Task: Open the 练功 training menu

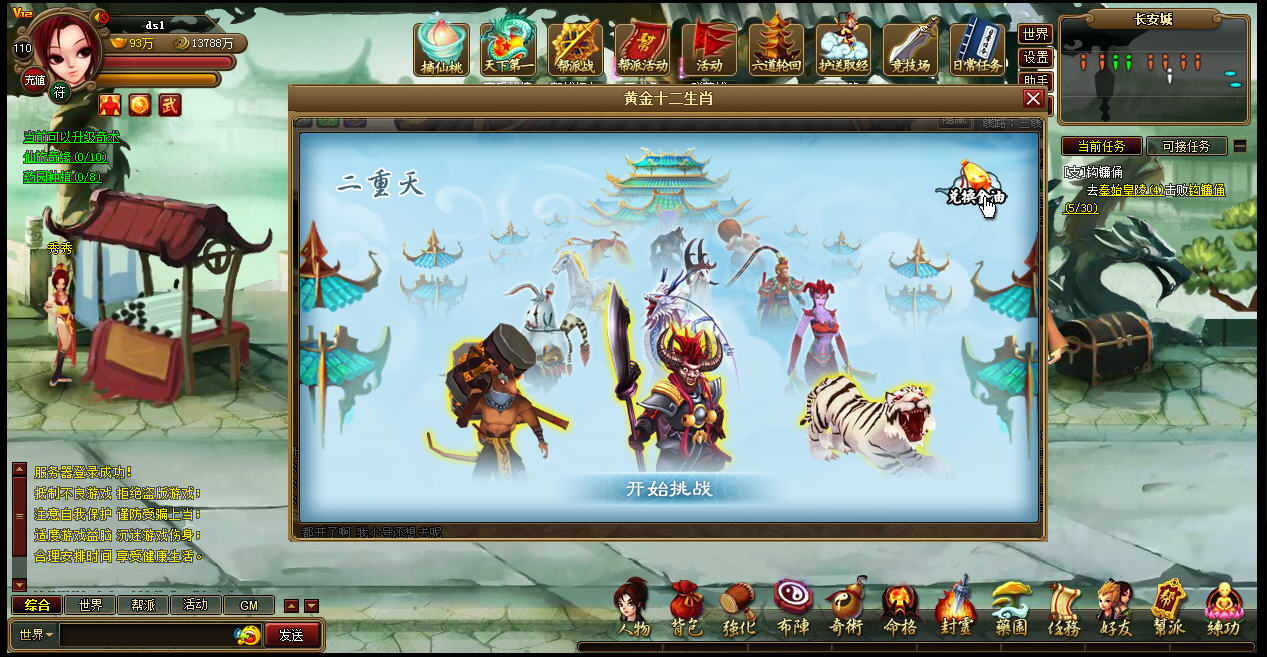Action: coord(1223,609)
